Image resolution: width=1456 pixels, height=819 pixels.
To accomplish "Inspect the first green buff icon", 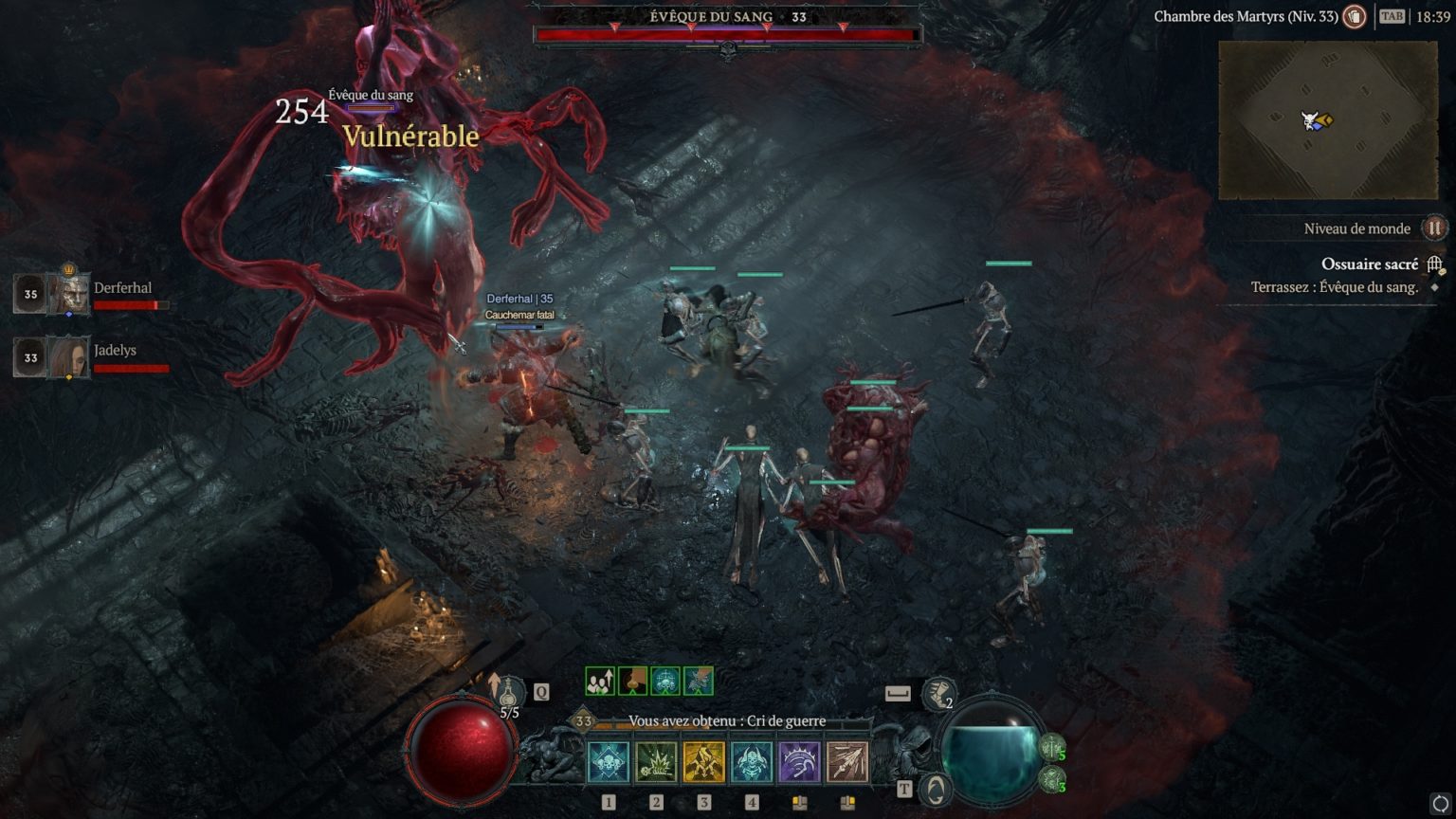I will point(599,681).
